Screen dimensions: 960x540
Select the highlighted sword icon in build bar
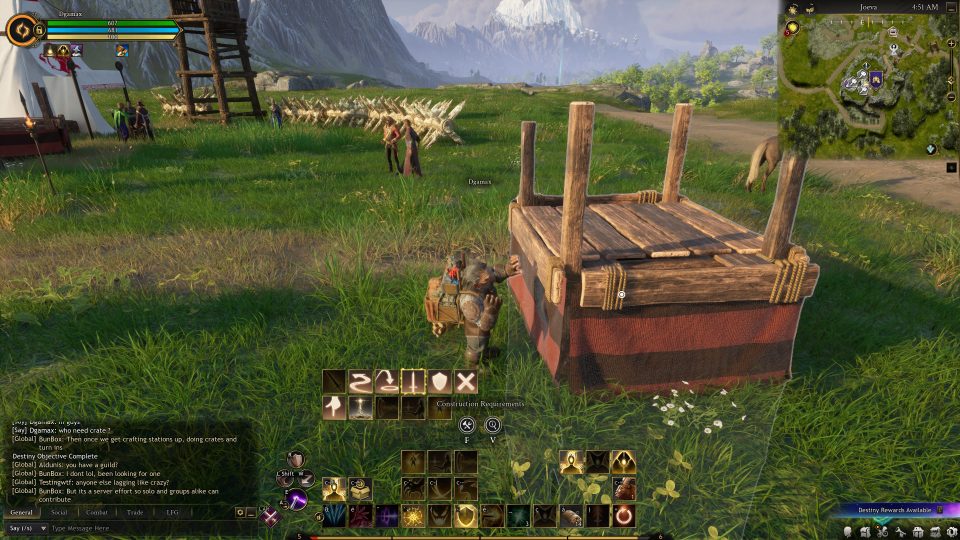pos(412,381)
